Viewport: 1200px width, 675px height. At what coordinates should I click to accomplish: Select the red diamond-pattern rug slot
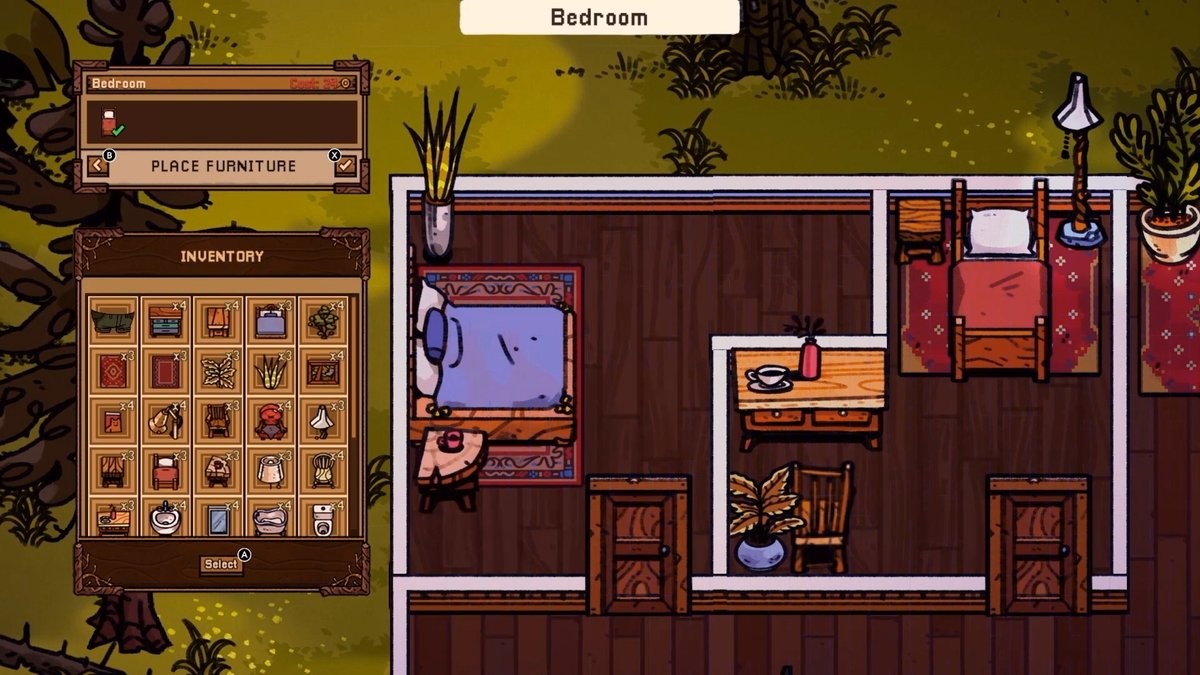click(x=112, y=371)
